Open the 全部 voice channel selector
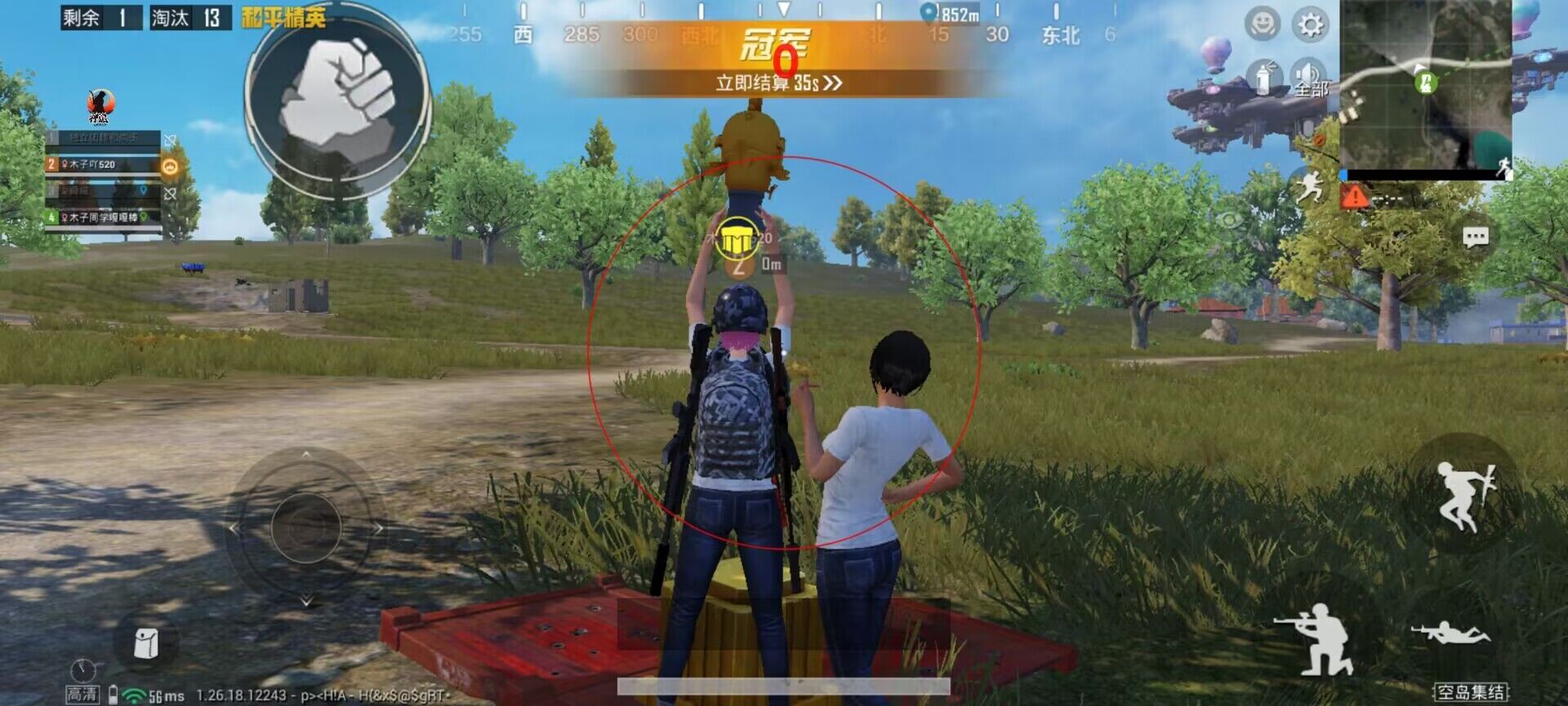Image resolution: width=1568 pixels, height=706 pixels. tap(1312, 89)
